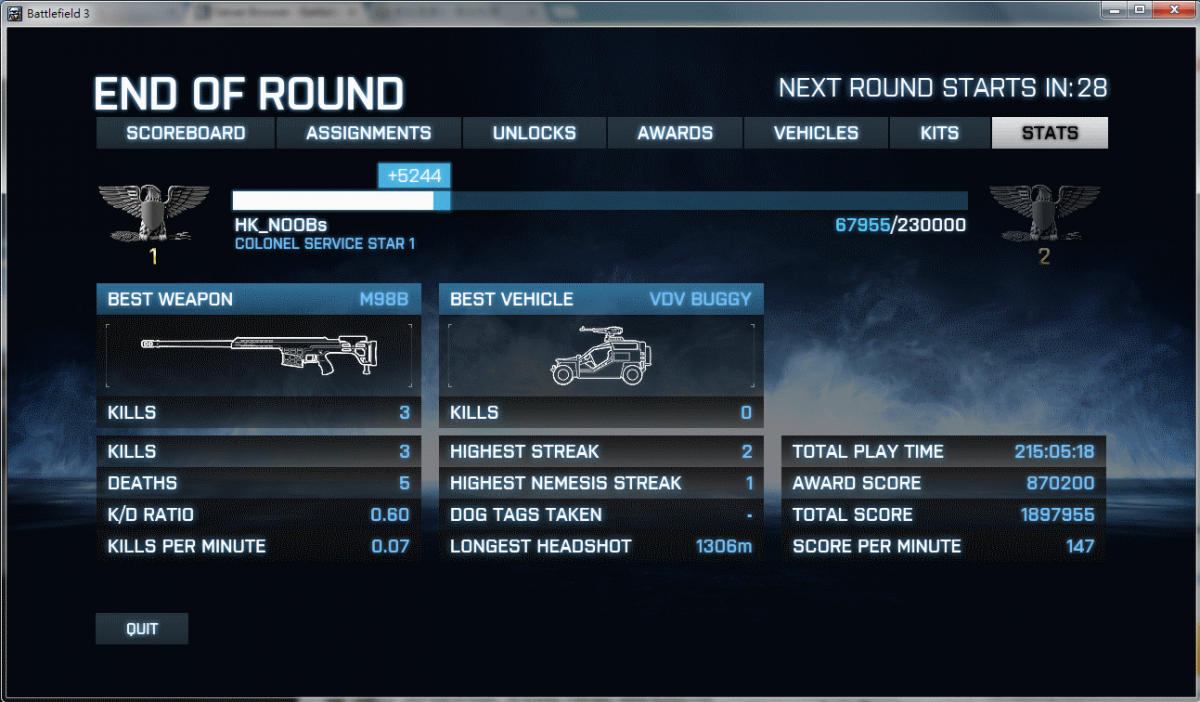Switch to the Scoreboard tab
Screen dimensions: 1200x702
185,133
